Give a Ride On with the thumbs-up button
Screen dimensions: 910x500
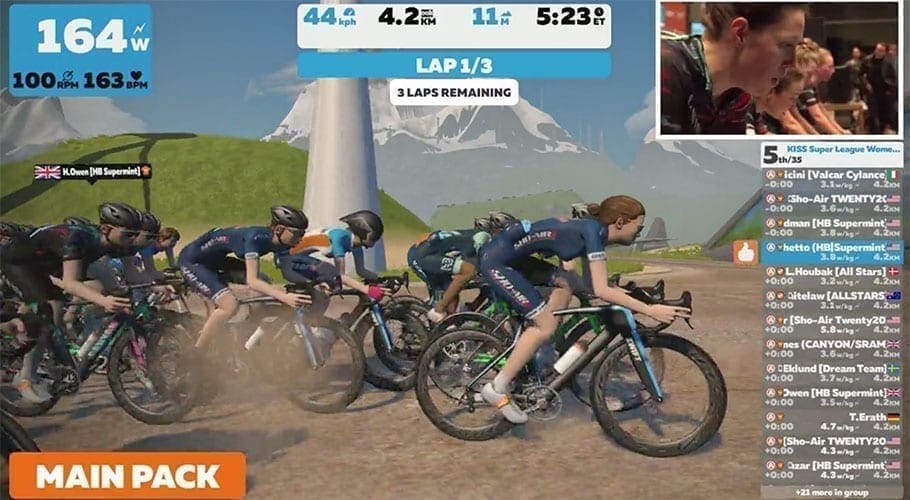pos(745,254)
